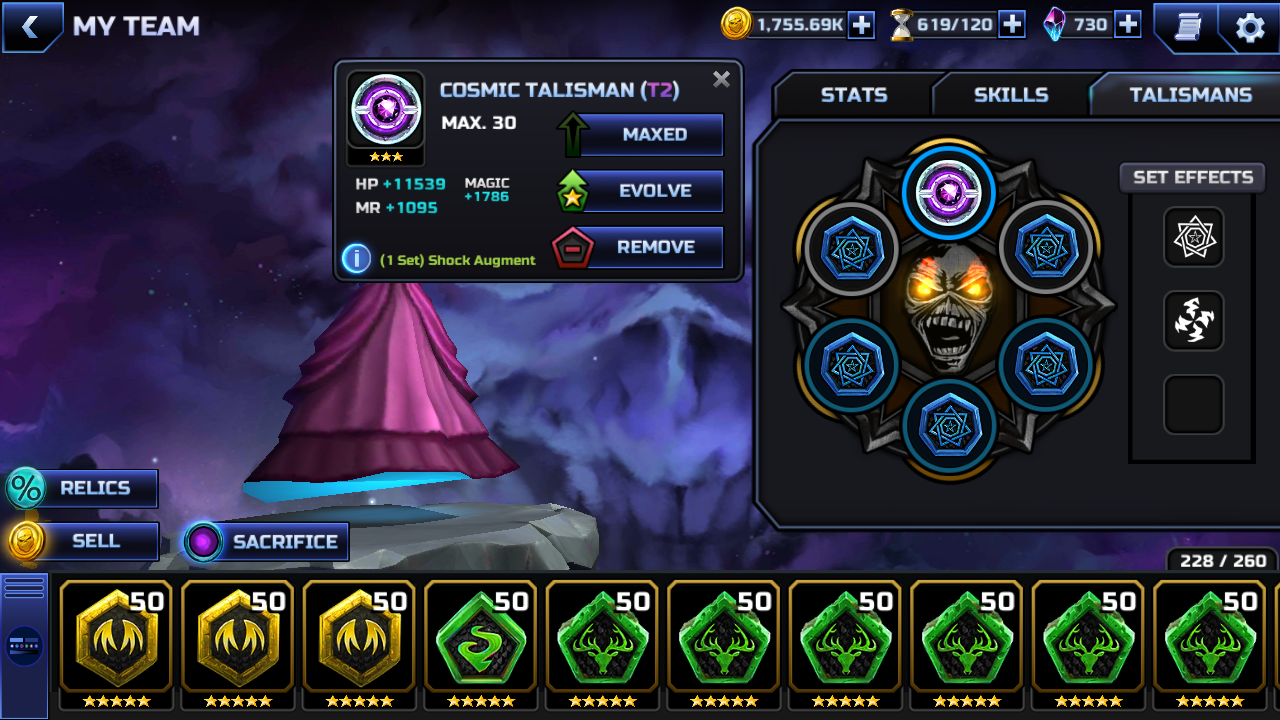Refill the hourglass energy
This screenshot has height=720, width=1280.
click(1012, 25)
